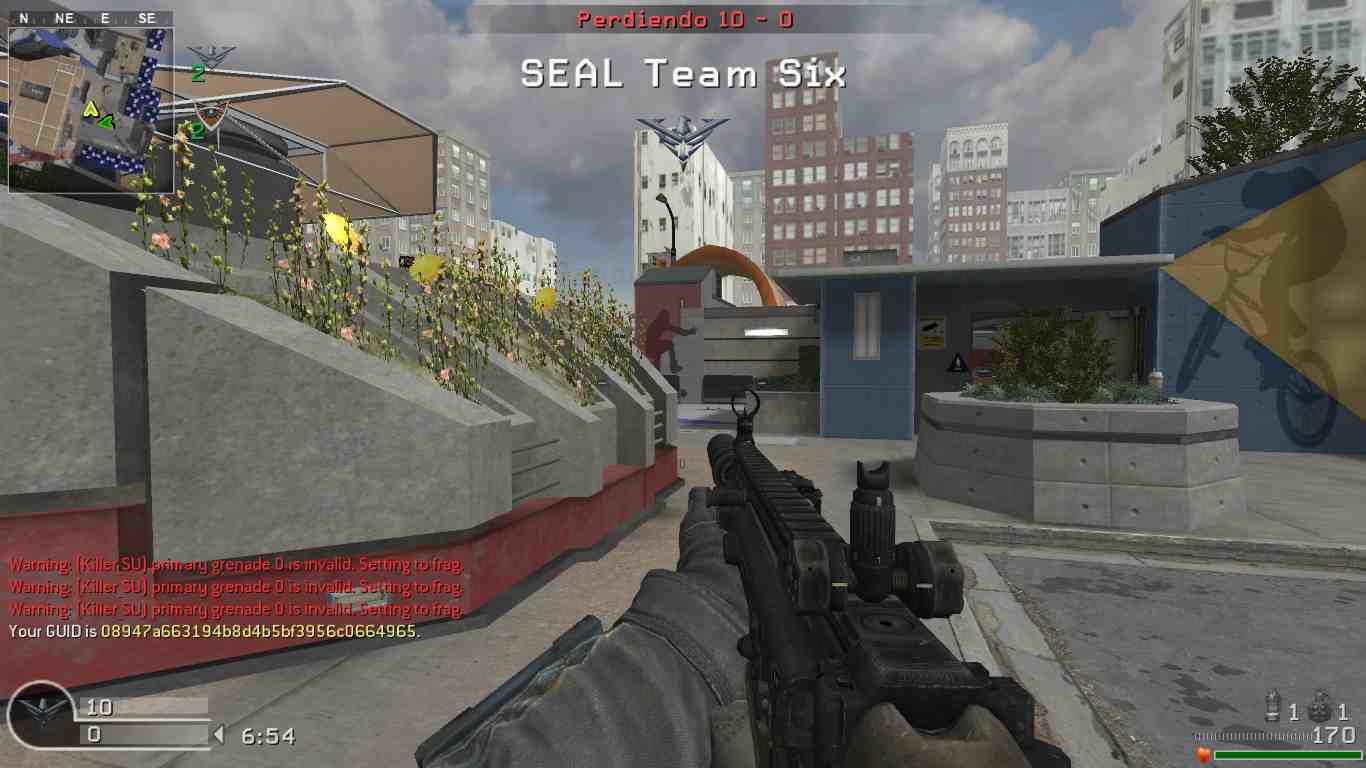Click the compass heading strip above the minimap
The width and height of the screenshot is (1366, 768).
click(x=91, y=18)
